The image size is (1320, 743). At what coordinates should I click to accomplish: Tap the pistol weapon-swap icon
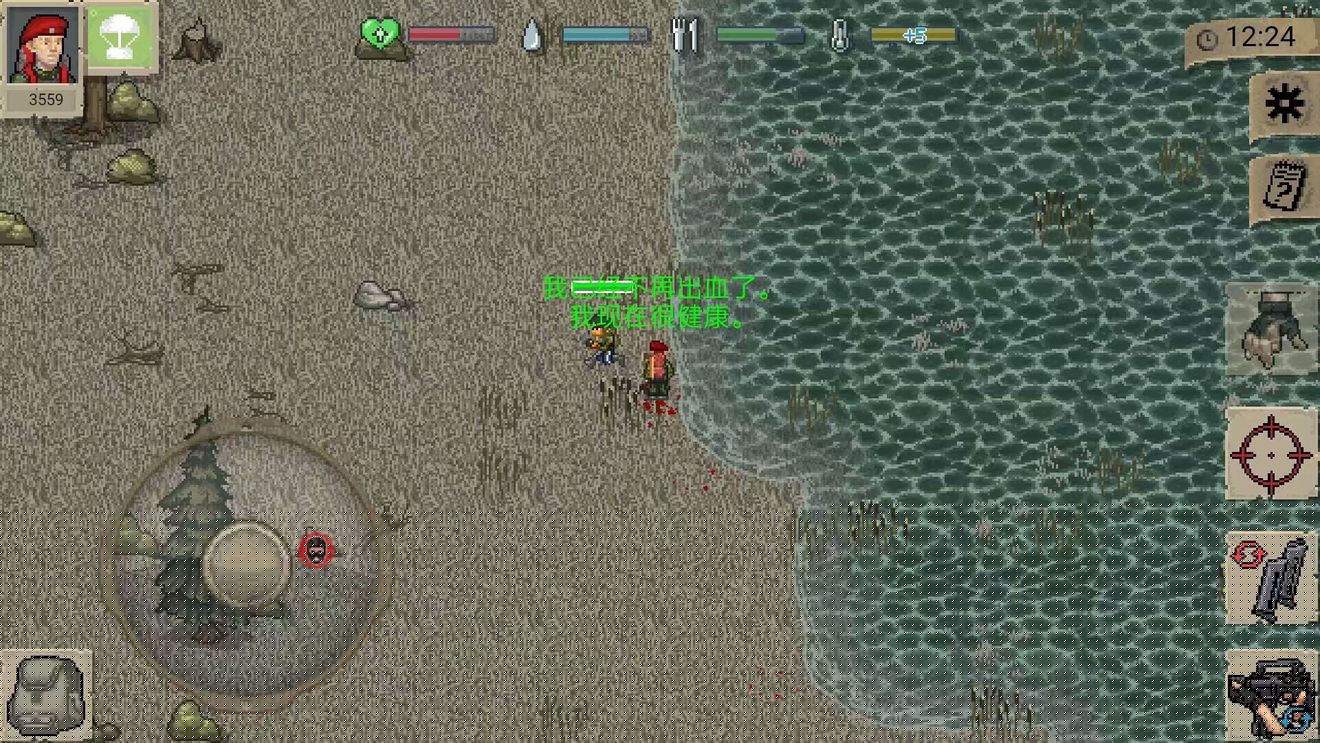1272,580
